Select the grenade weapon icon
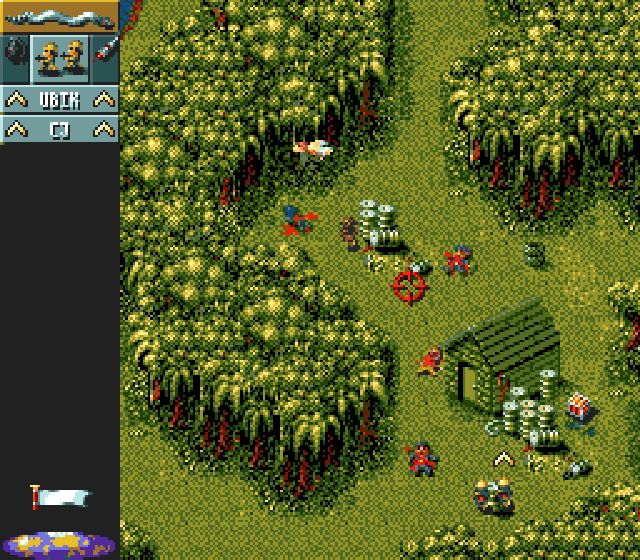 click(x=14, y=54)
